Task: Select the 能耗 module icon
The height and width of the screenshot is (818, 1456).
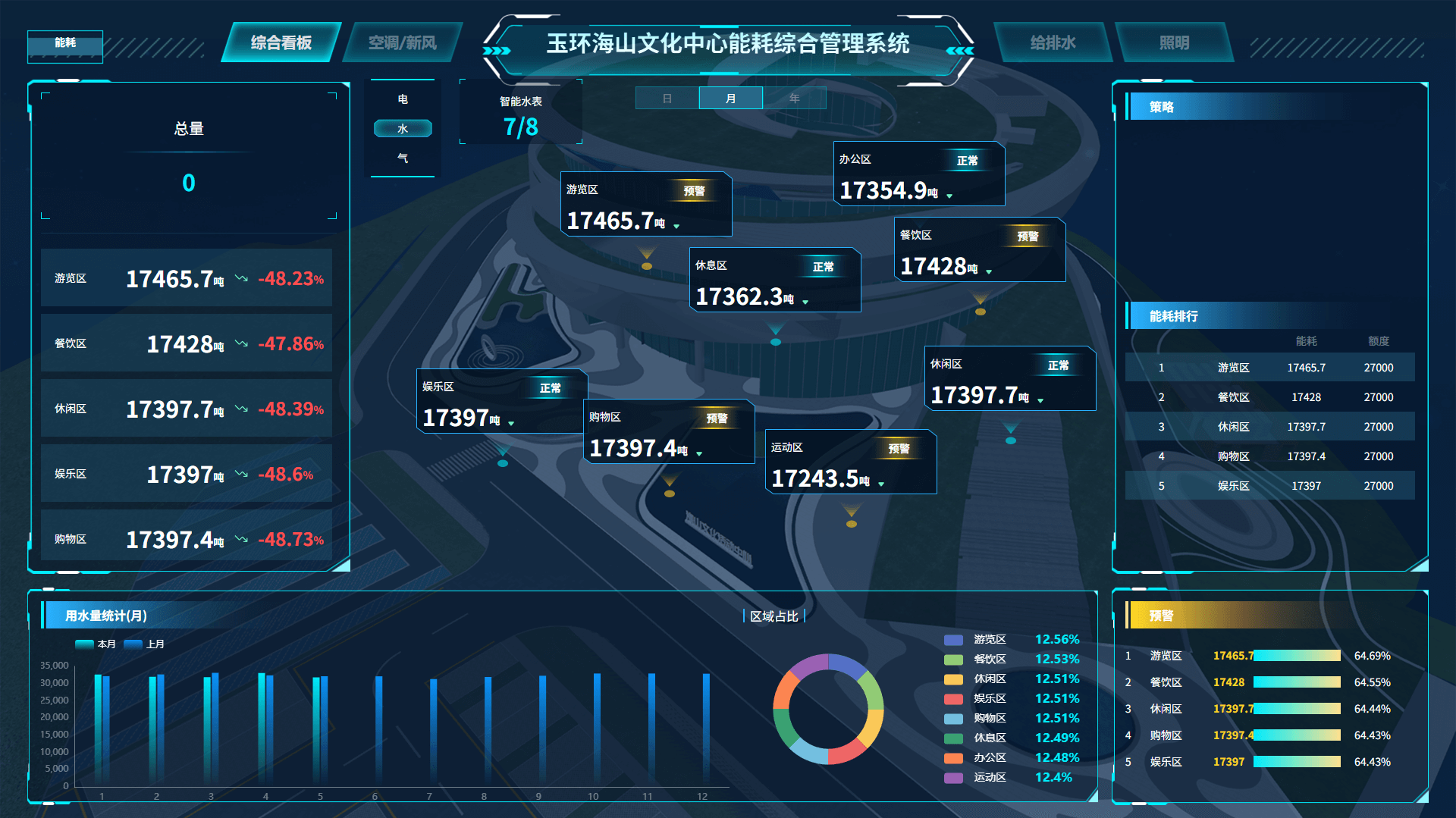Action: (64, 47)
